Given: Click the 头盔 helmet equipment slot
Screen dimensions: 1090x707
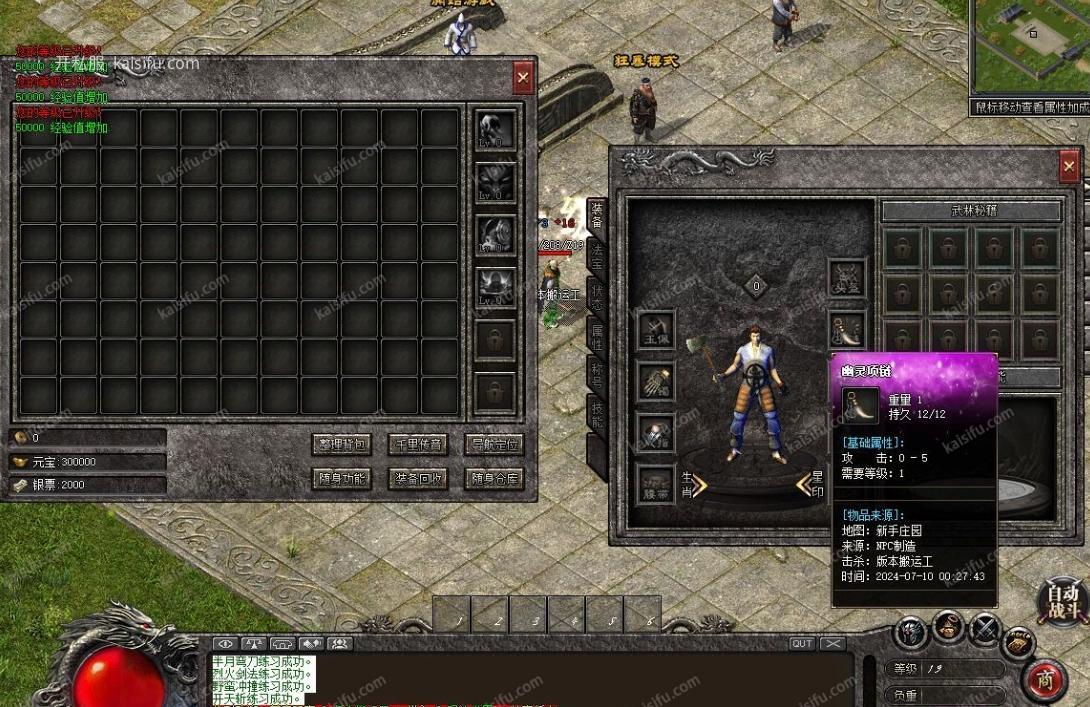Looking at the screenshot, I should click(846, 277).
